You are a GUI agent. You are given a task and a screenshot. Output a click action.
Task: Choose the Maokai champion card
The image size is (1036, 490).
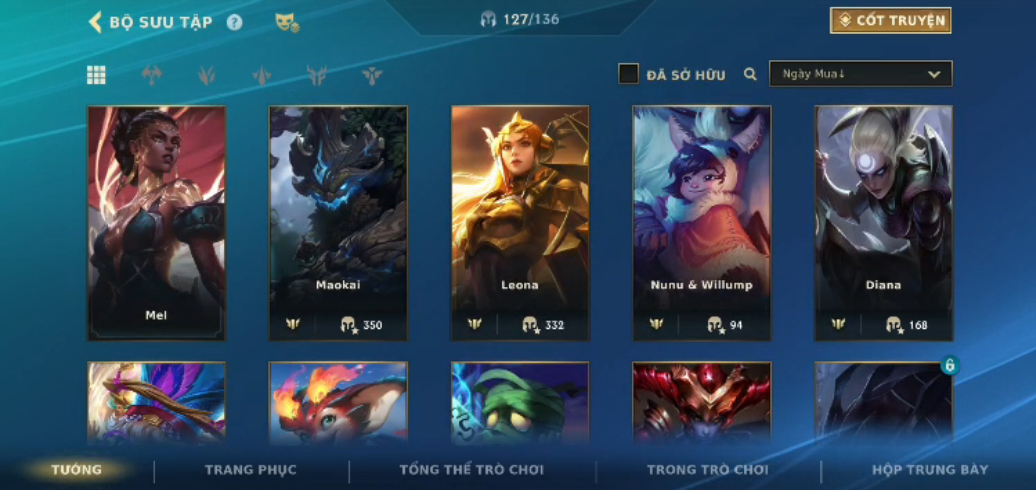[338, 222]
